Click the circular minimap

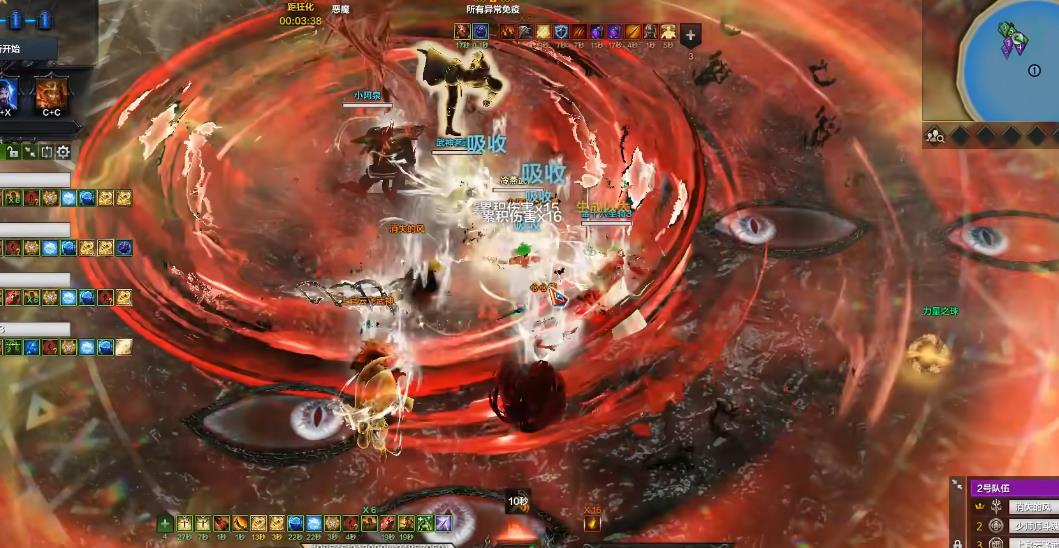pos(1010,62)
